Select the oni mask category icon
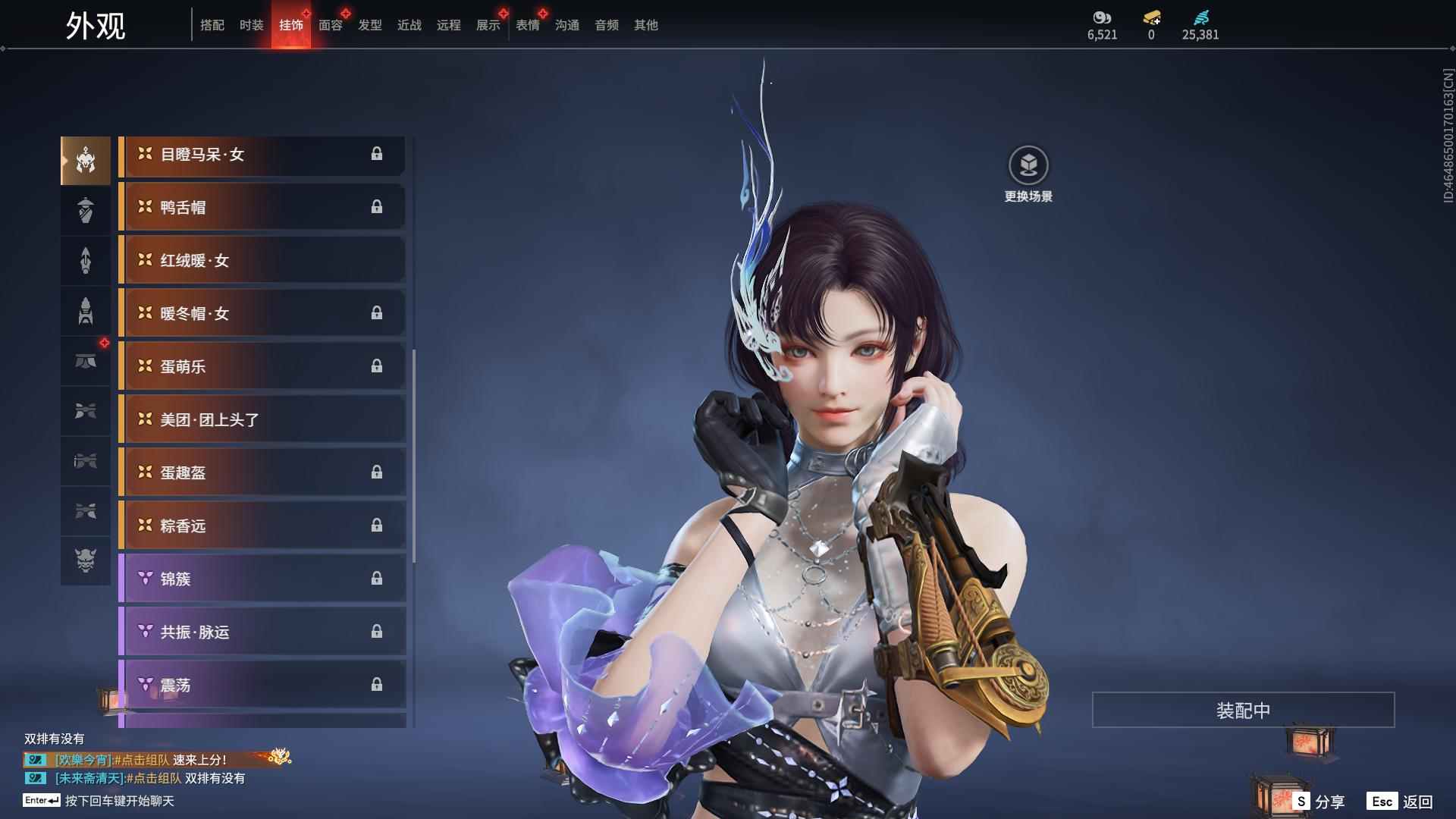 click(x=86, y=560)
